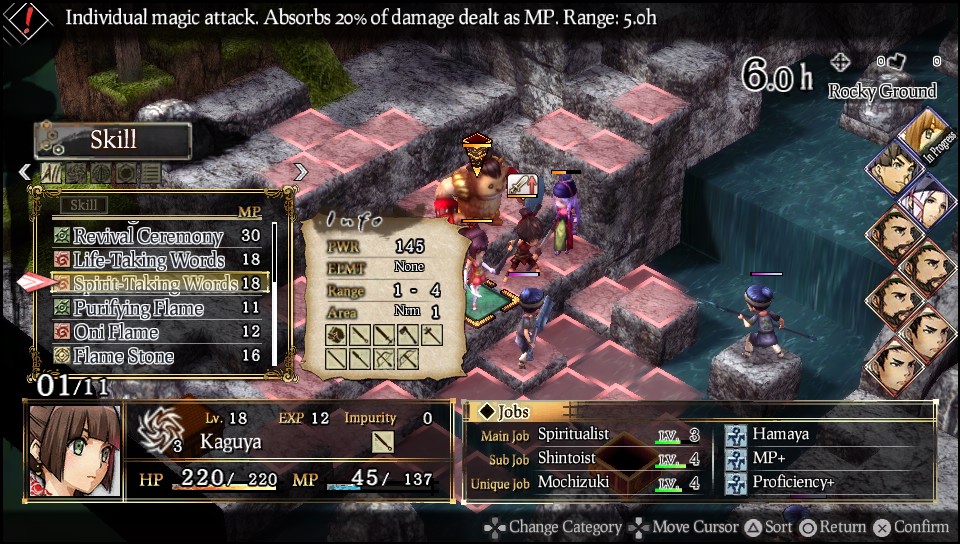Choose Life-Taking Words from the skill list
The image size is (960, 544).
(148, 260)
